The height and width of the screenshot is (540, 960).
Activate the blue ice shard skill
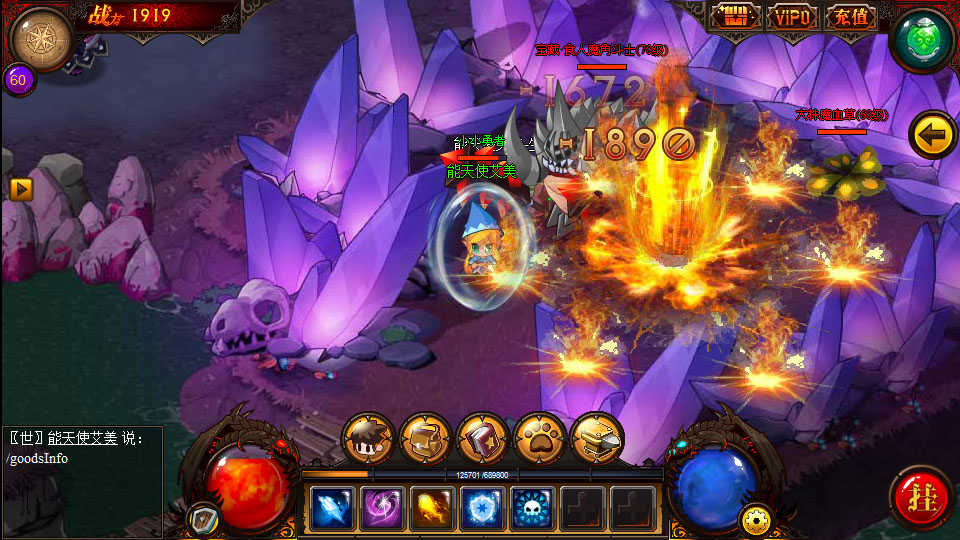(332, 508)
